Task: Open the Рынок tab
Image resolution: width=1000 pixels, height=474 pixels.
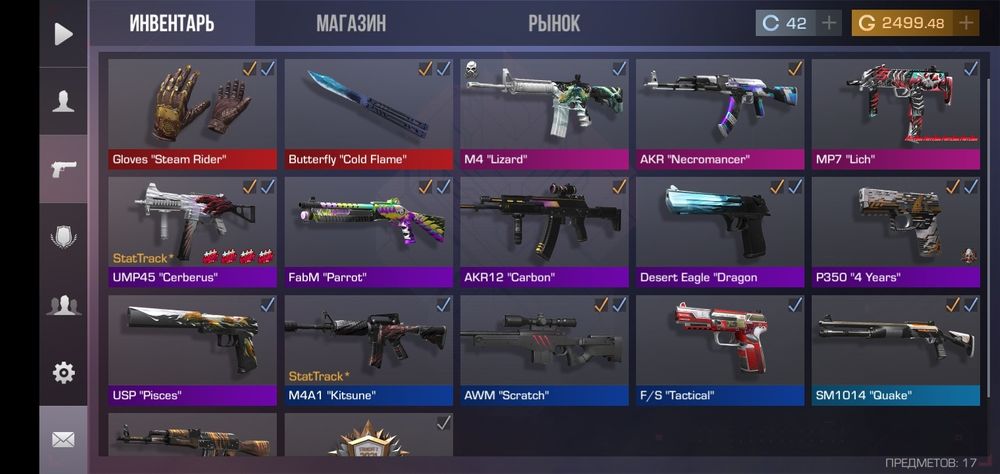Action: (554, 23)
